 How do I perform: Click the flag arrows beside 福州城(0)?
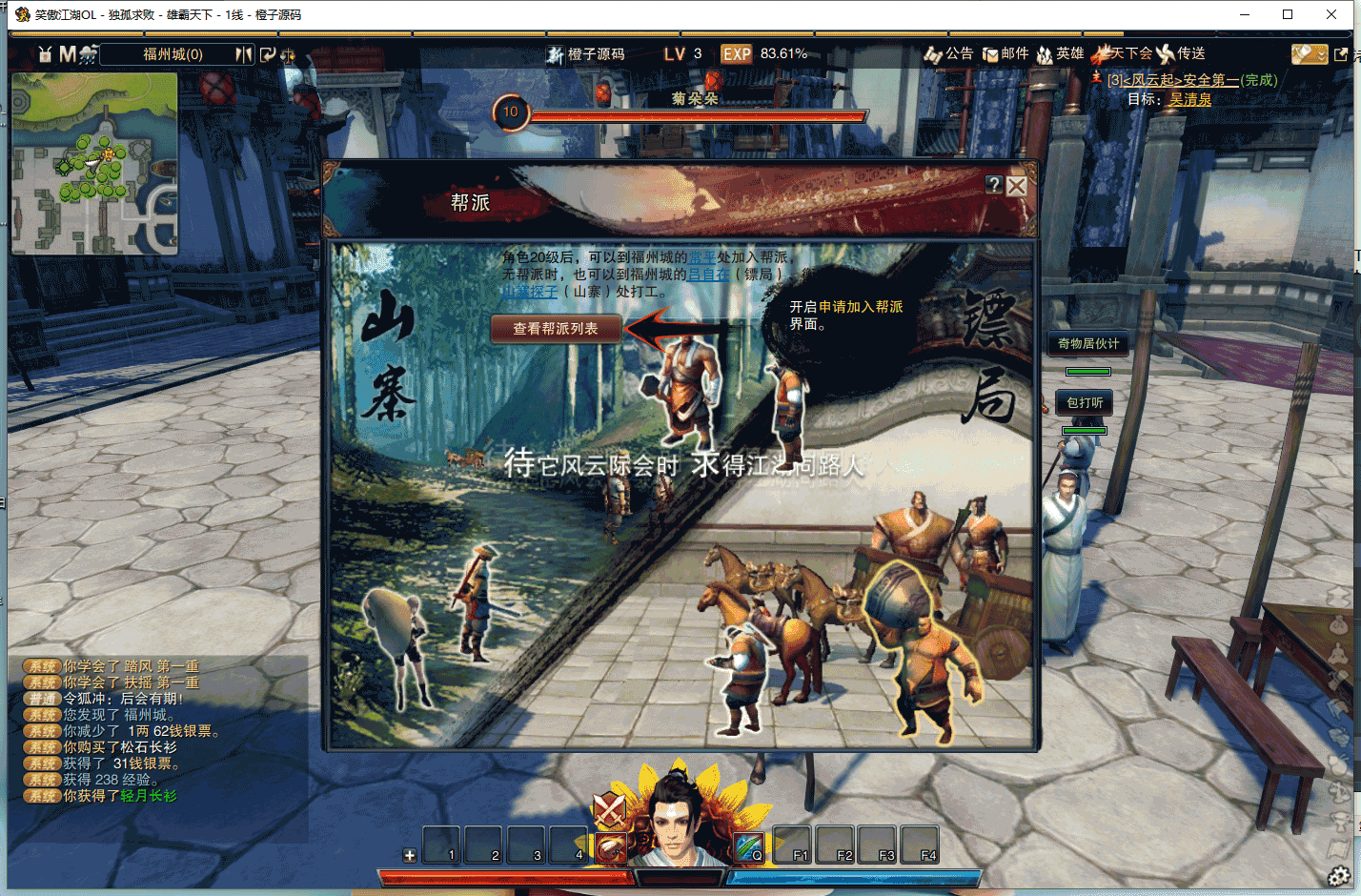click(x=244, y=54)
